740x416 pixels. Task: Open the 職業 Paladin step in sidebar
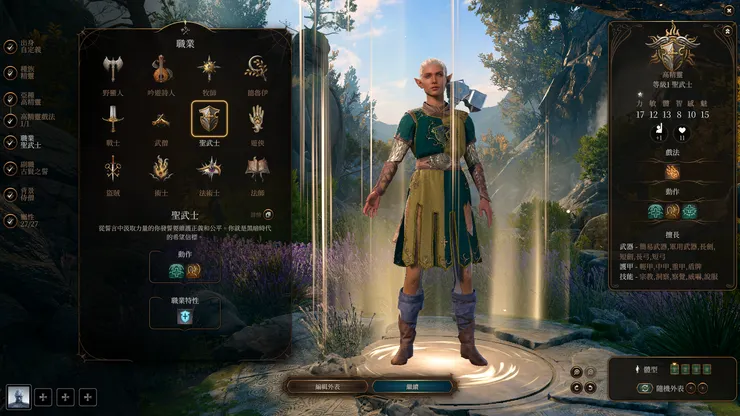(x=27, y=143)
